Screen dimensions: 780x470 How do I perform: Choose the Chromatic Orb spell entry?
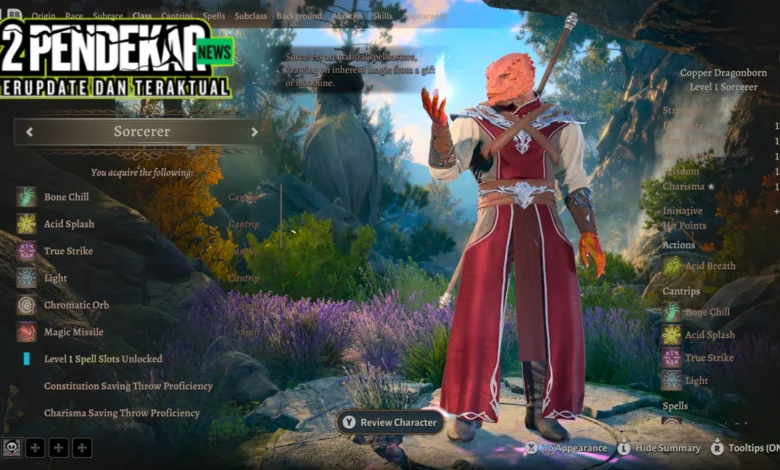tap(76, 305)
